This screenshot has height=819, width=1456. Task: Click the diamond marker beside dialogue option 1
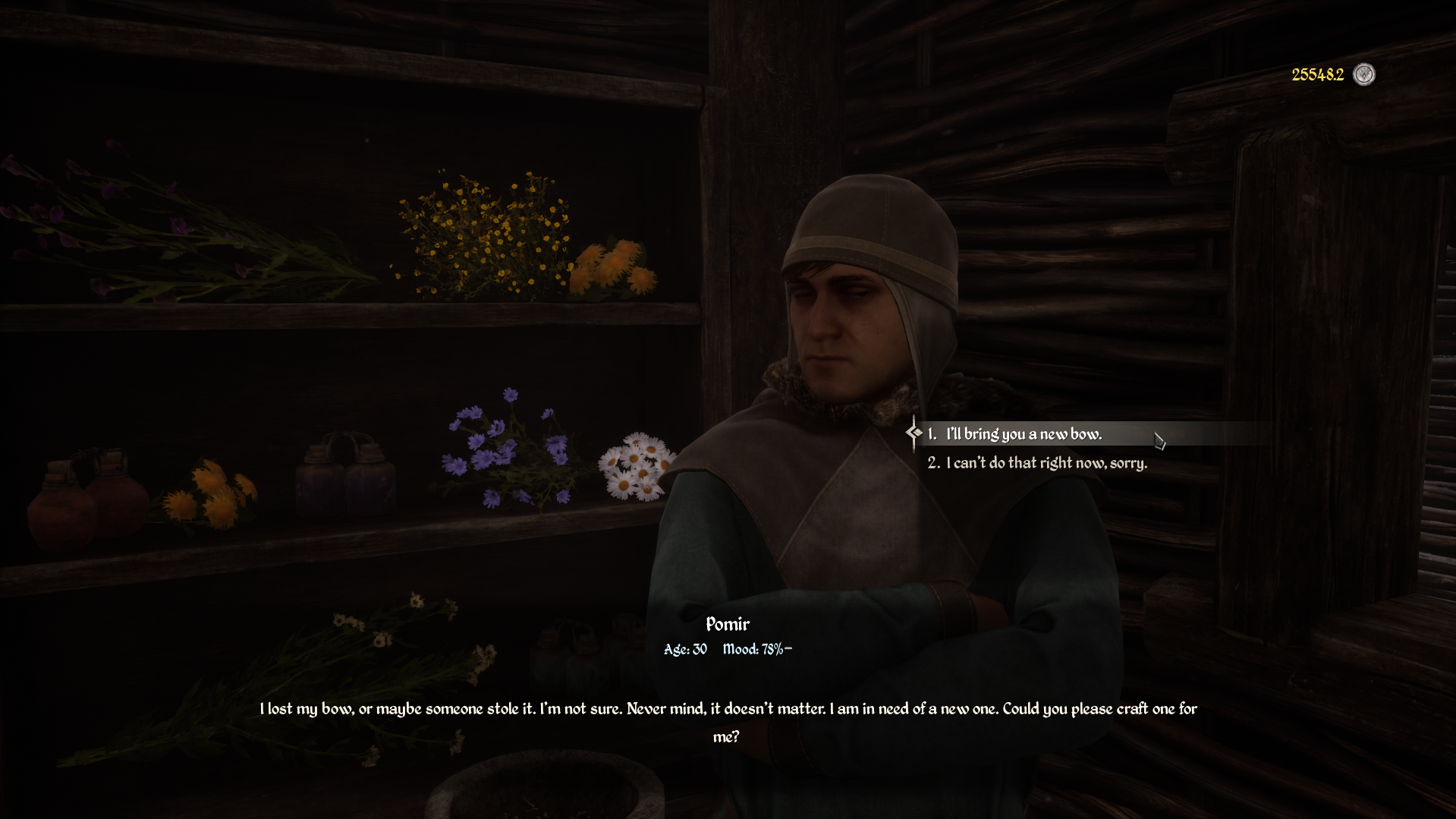915,433
